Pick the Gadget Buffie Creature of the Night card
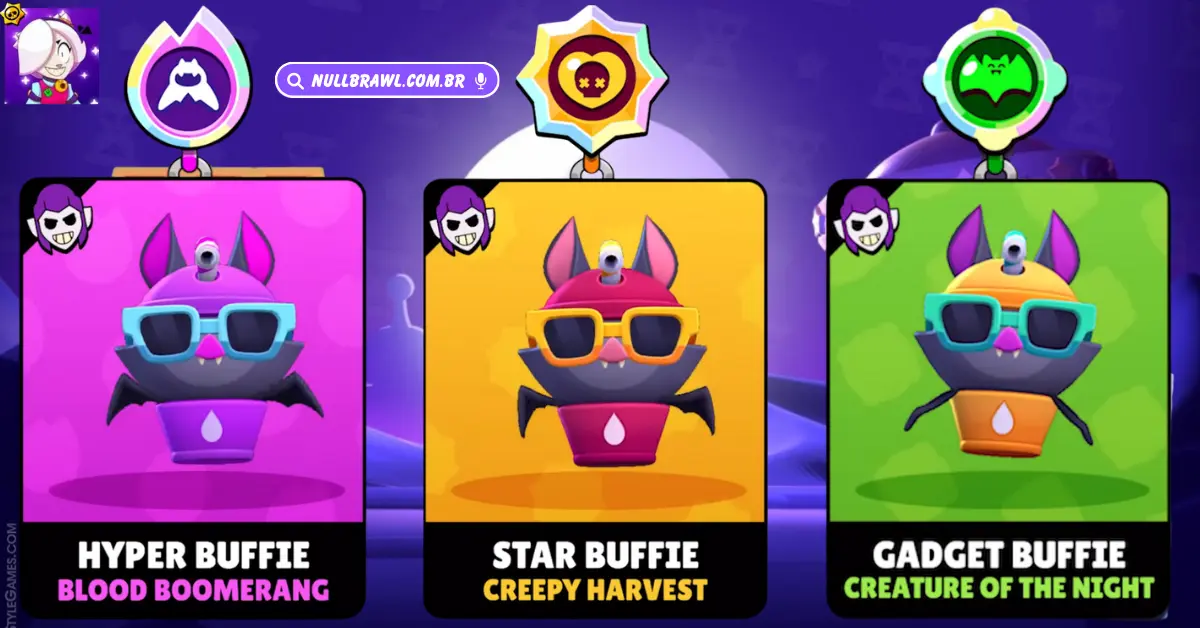The image size is (1200, 628). [x=998, y=397]
